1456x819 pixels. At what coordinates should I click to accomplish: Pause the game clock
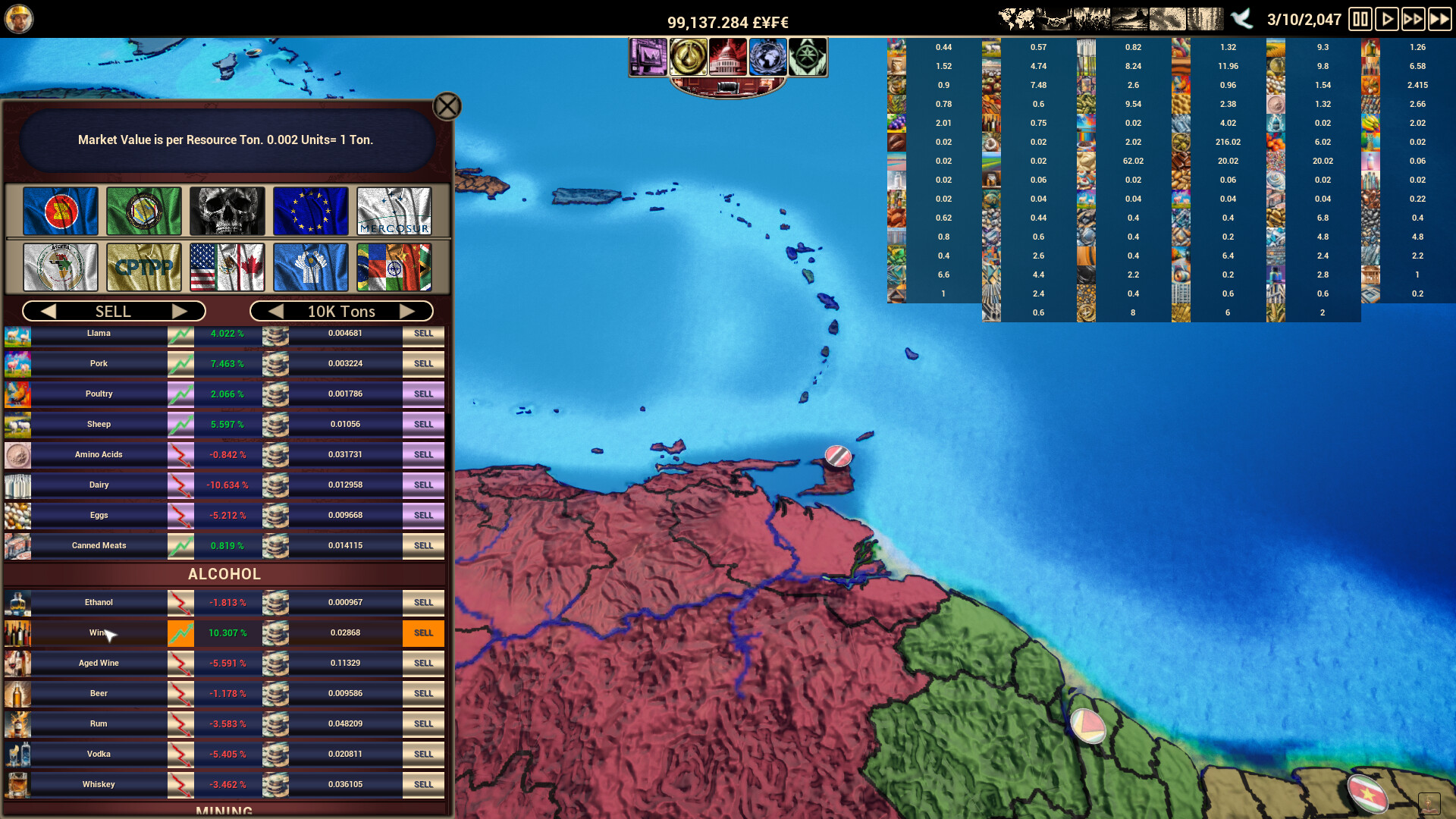1360,20
